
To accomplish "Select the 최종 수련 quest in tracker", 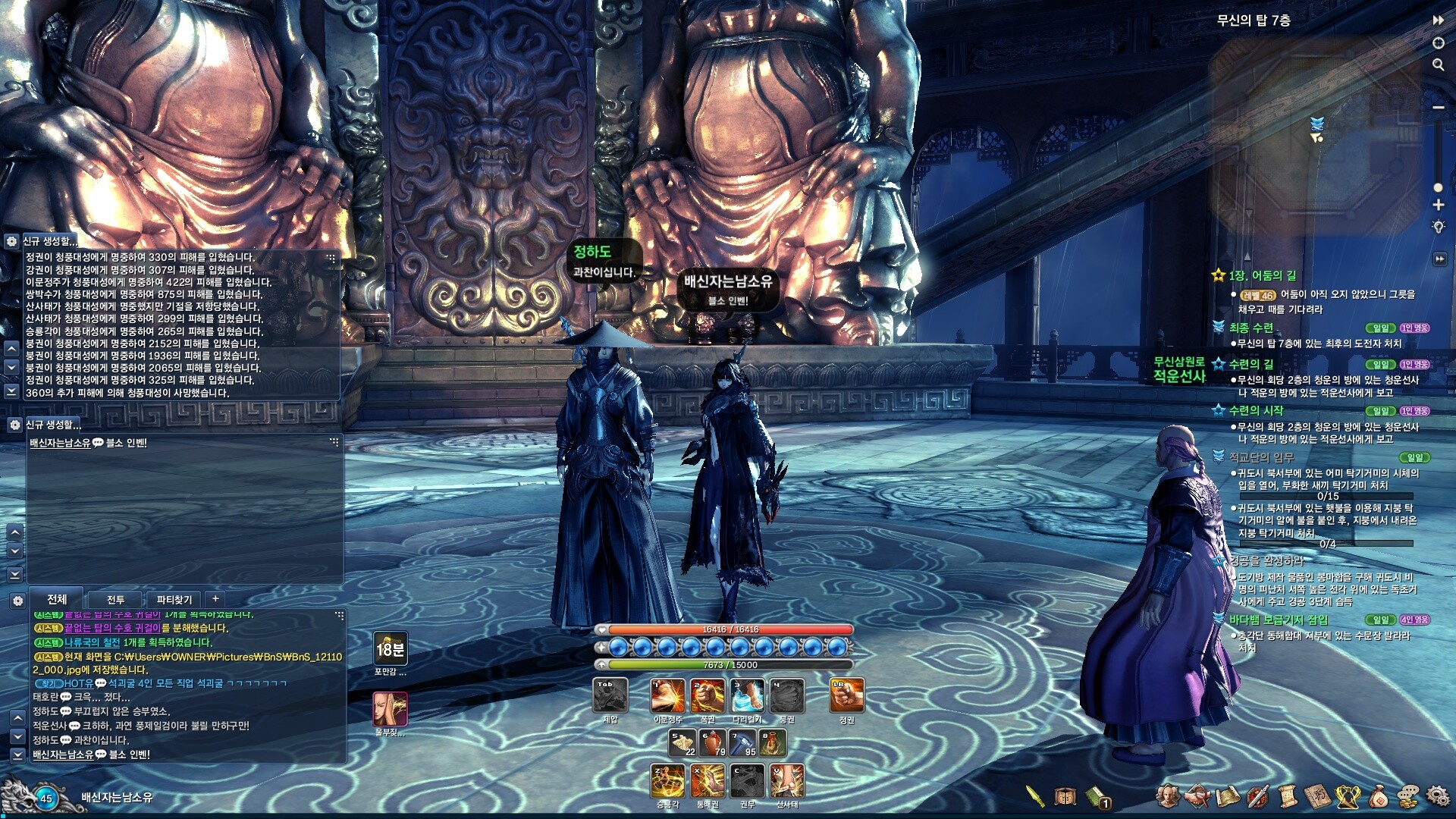I will click(x=1250, y=328).
